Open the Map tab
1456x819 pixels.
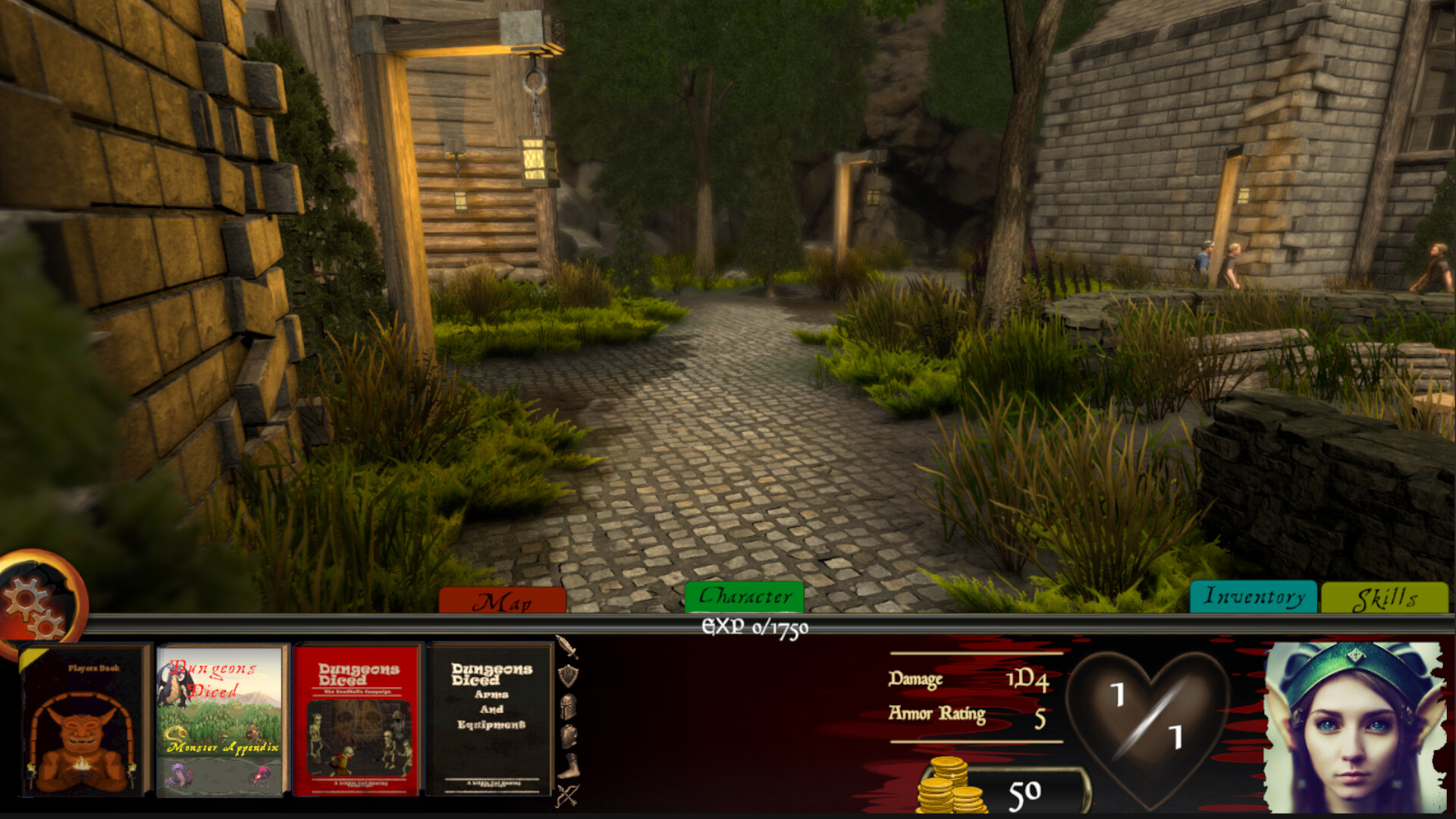(507, 598)
